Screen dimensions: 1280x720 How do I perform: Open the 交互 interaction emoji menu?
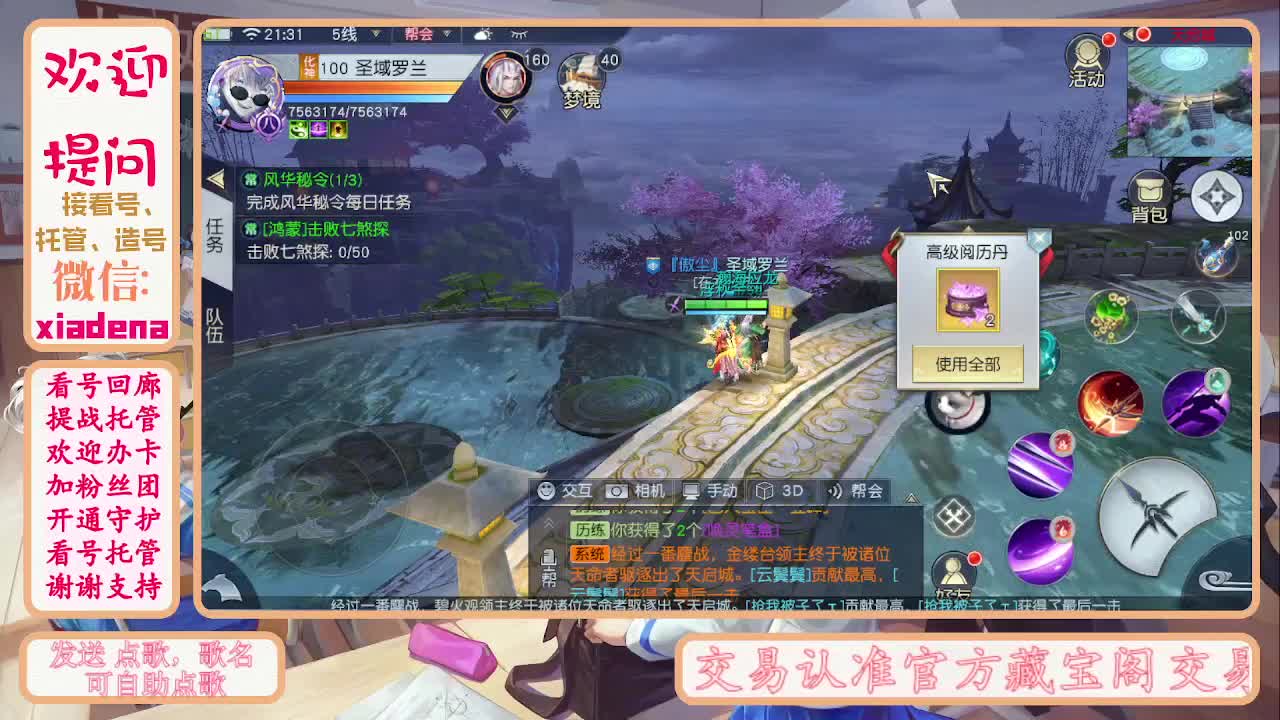pyautogui.click(x=557, y=491)
